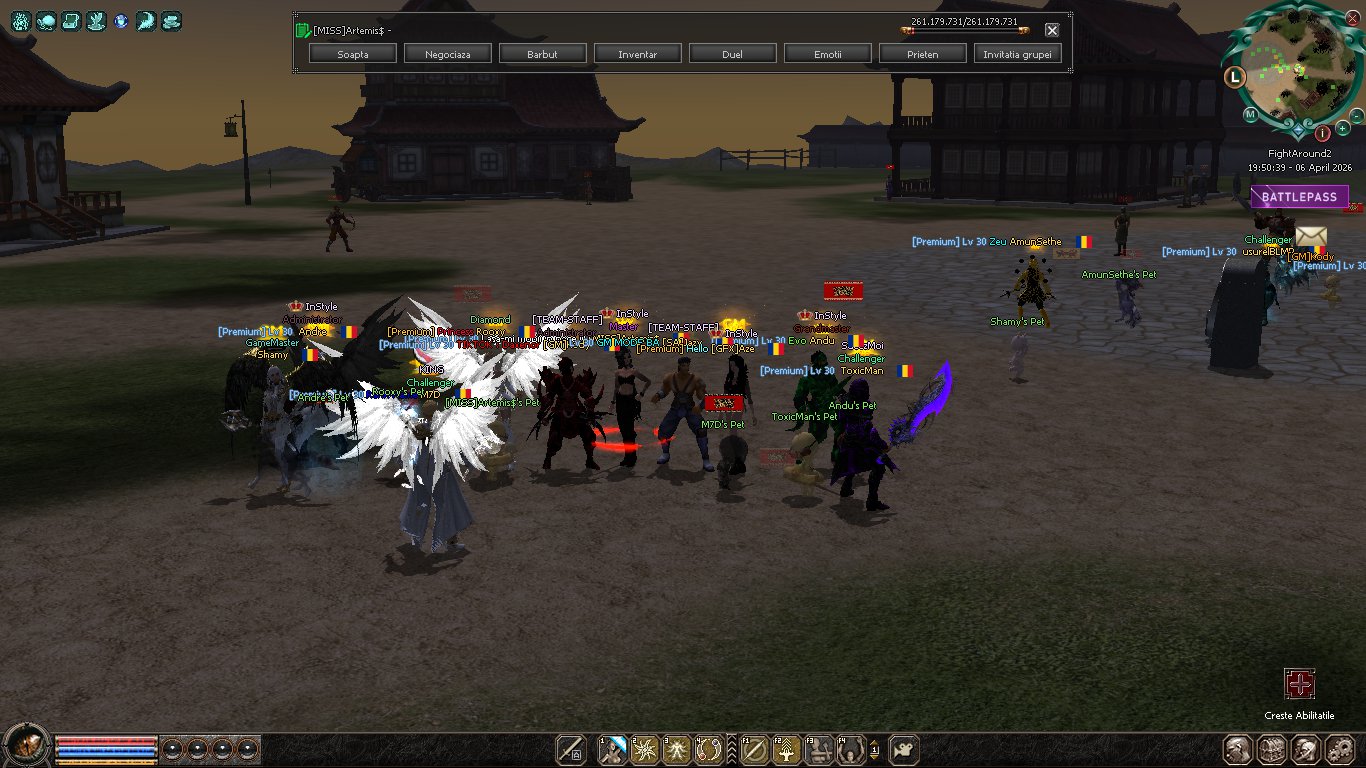Viewport: 1366px width, 768px height.
Task: Zoom in the minimap with plus button
Action: click(x=1342, y=129)
